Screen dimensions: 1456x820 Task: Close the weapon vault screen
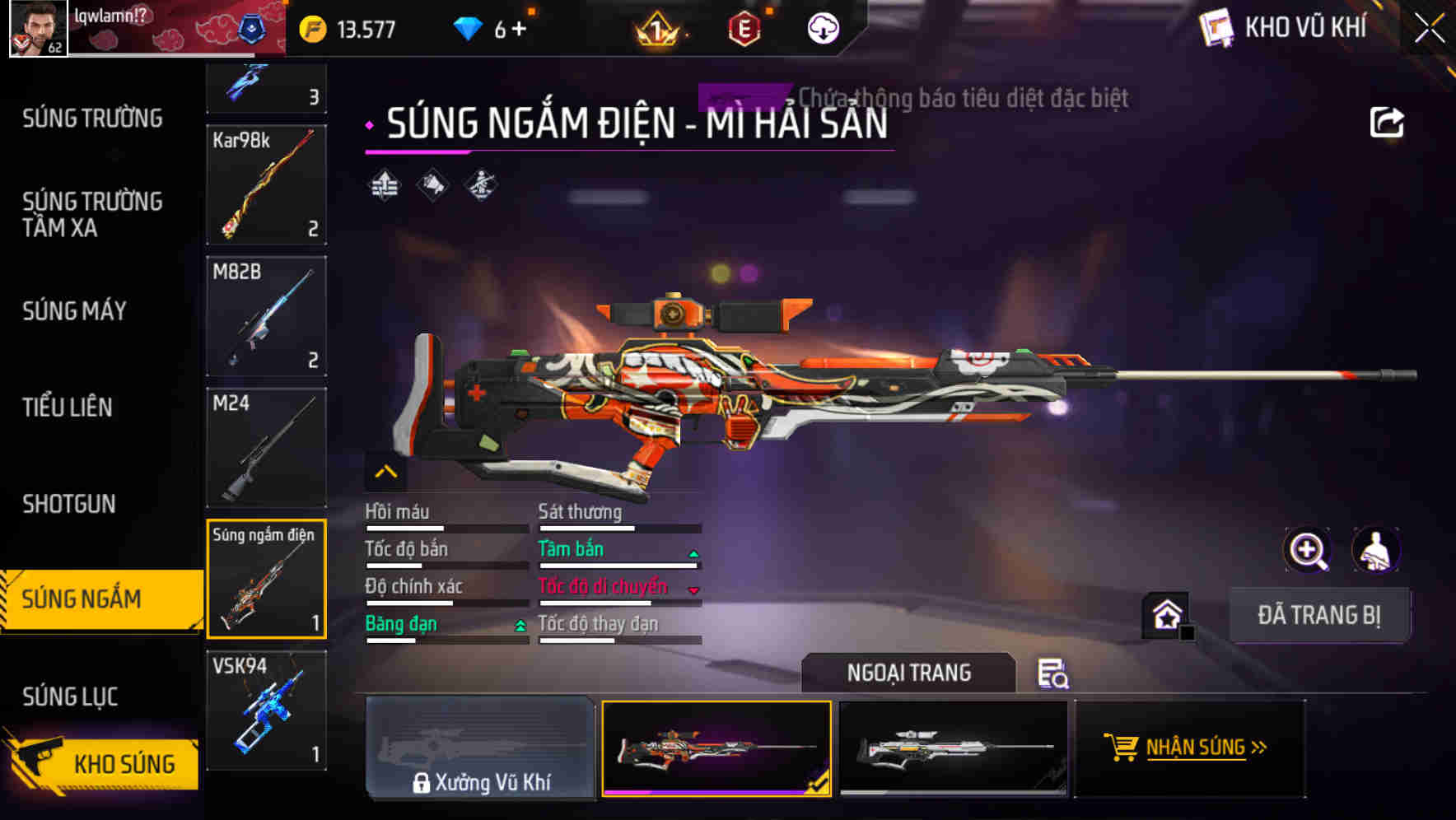[1430, 28]
